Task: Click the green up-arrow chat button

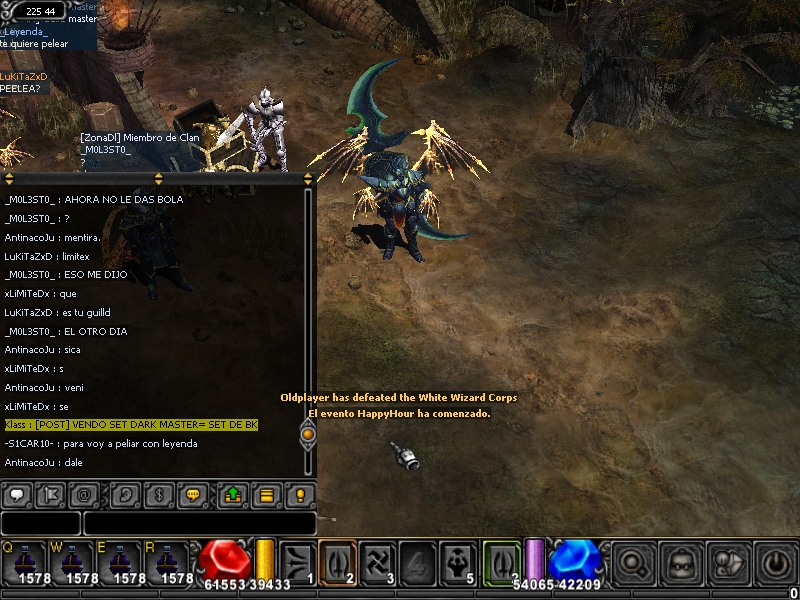Action: (x=234, y=494)
